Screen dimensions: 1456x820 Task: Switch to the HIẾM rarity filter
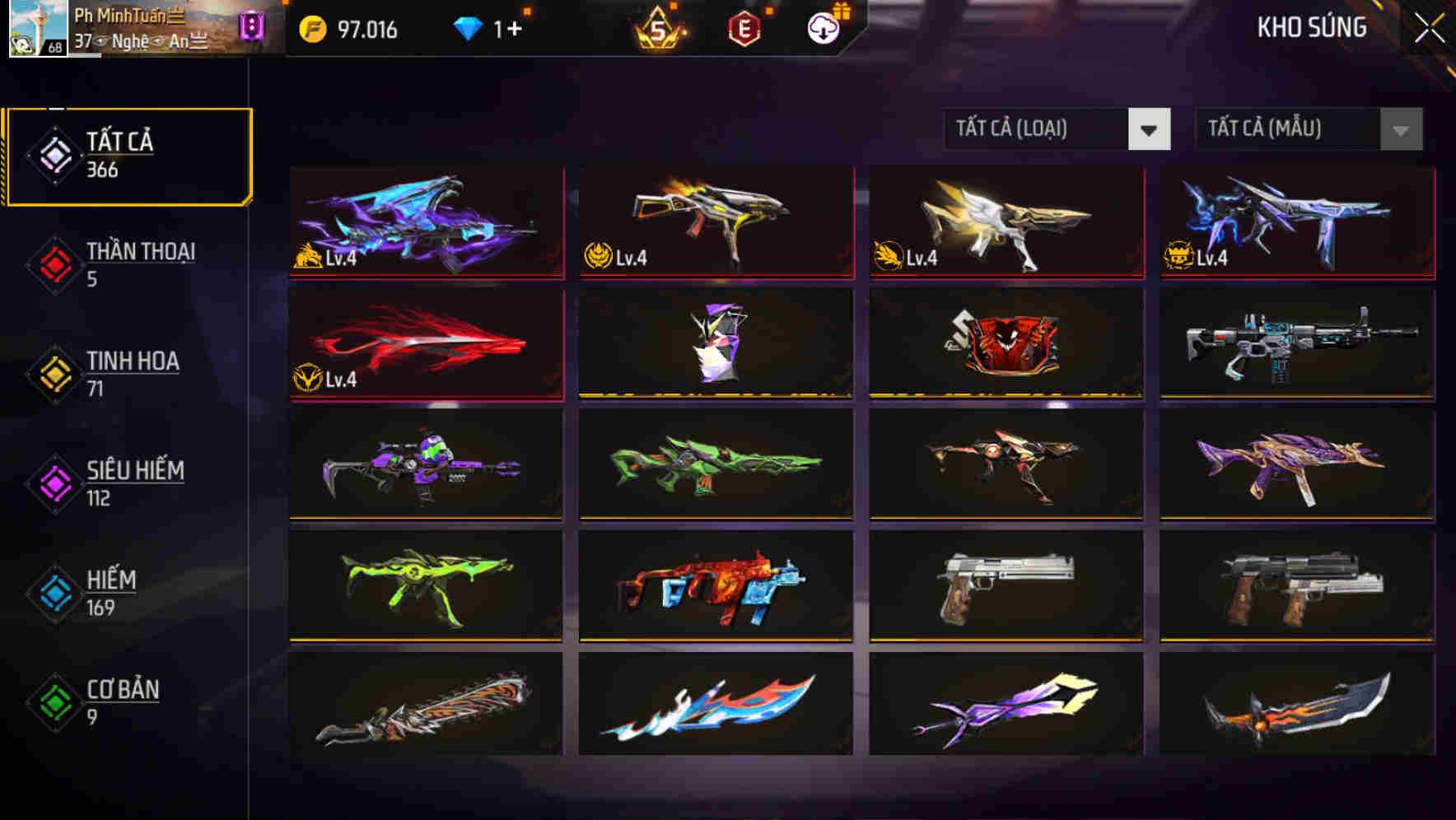114,592
